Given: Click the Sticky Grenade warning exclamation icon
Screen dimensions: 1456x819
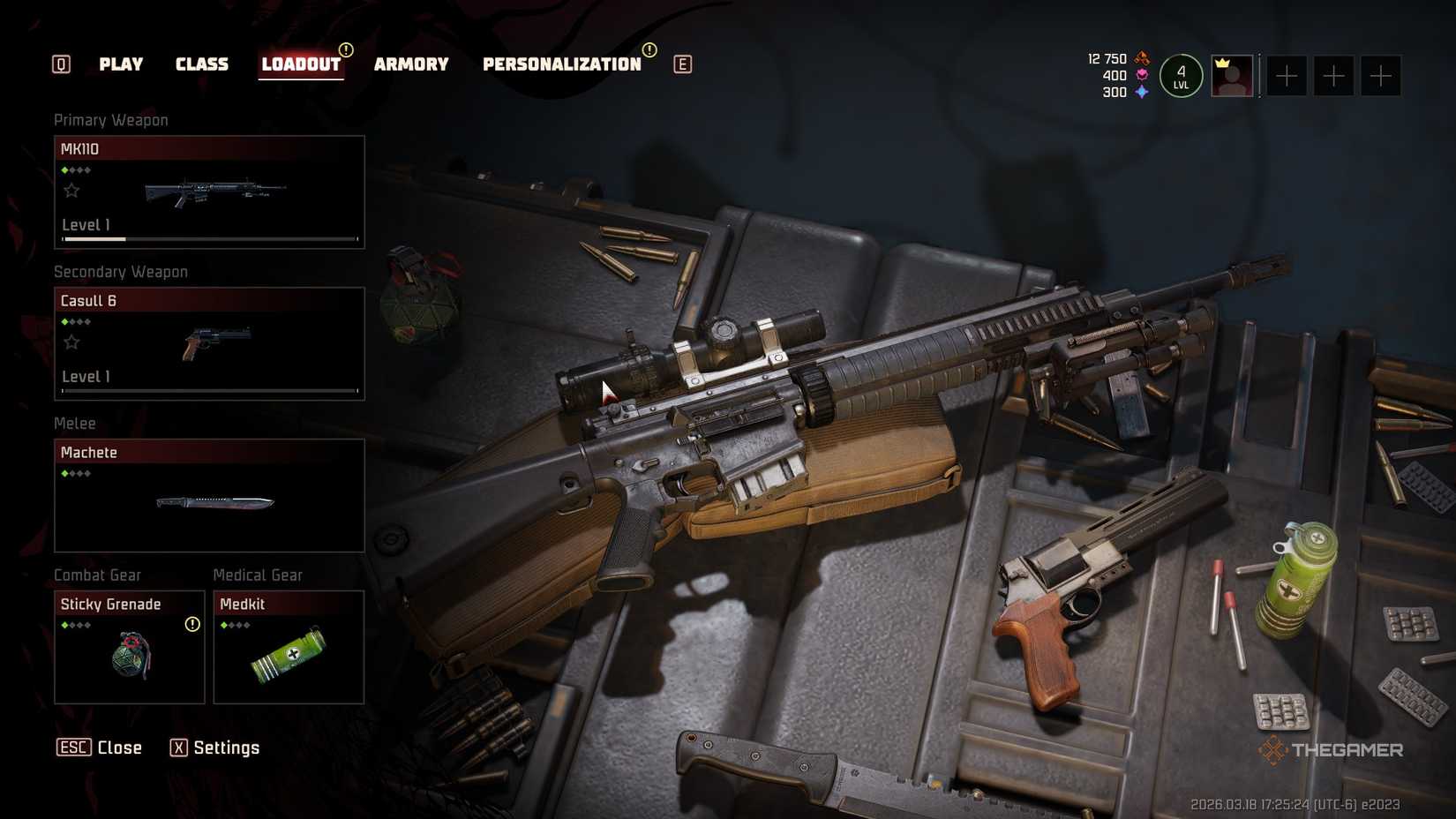Looking at the screenshot, I should pyautogui.click(x=191, y=624).
